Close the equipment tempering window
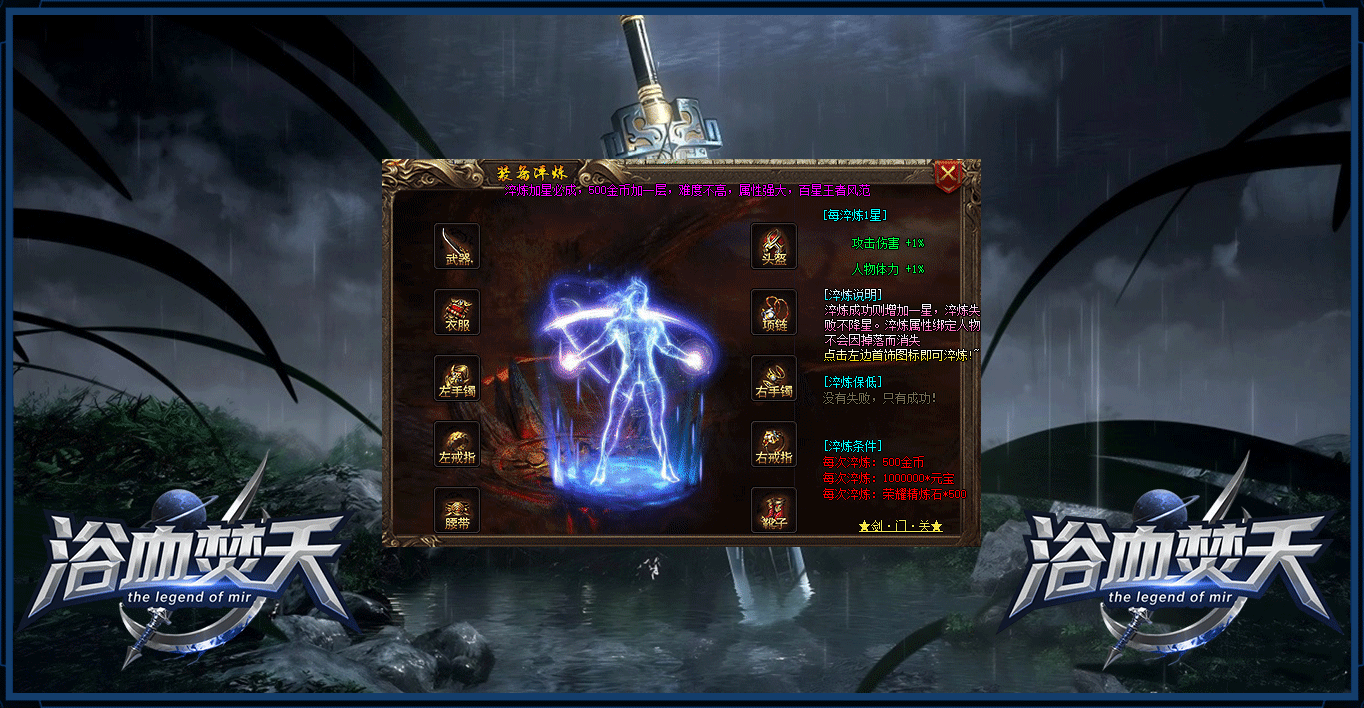The height and width of the screenshot is (708, 1364). tap(947, 177)
